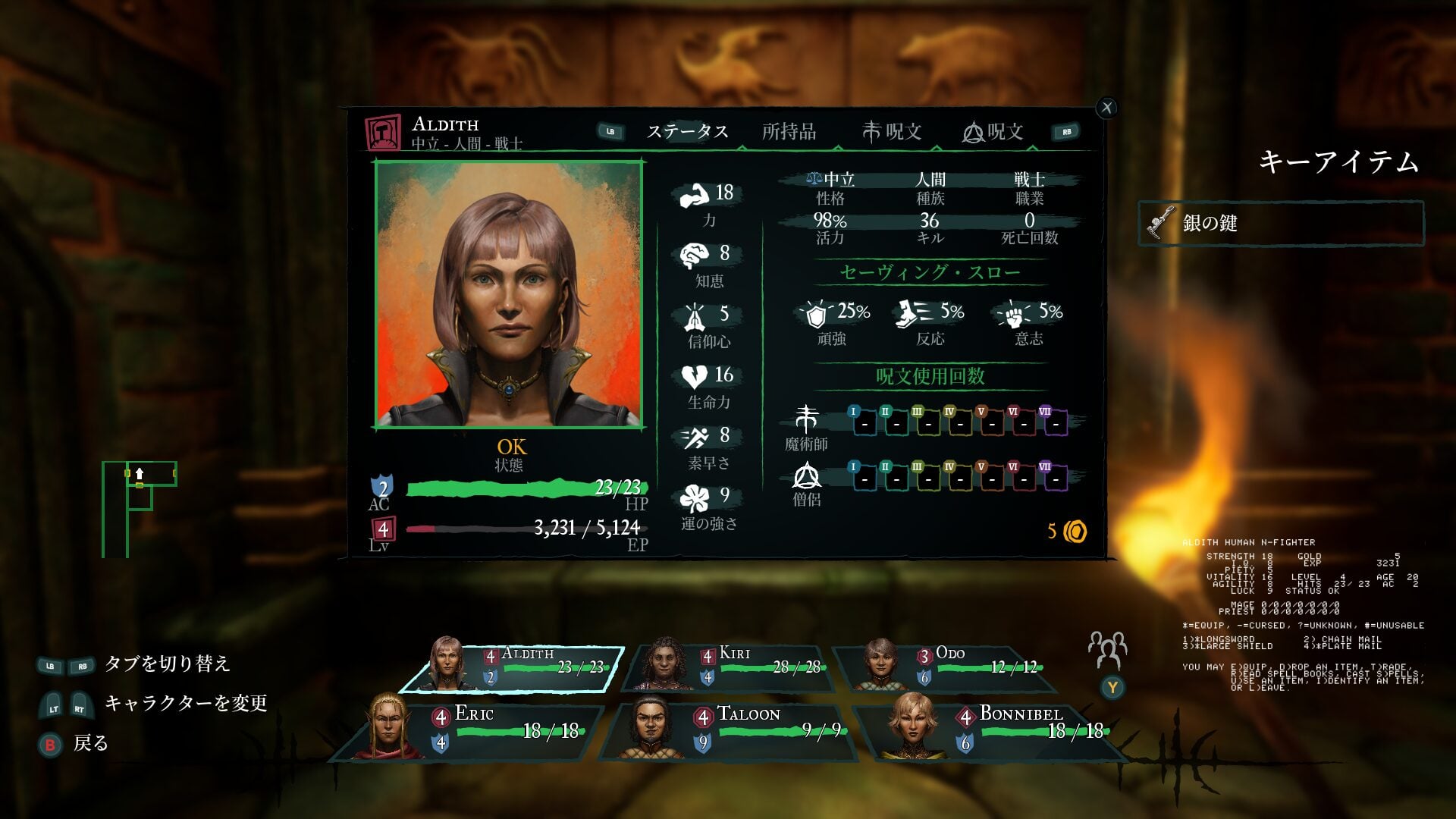The image size is (1456, 819).
Task: Select Aldith in the party bar
Action: [x=513, y=667]
